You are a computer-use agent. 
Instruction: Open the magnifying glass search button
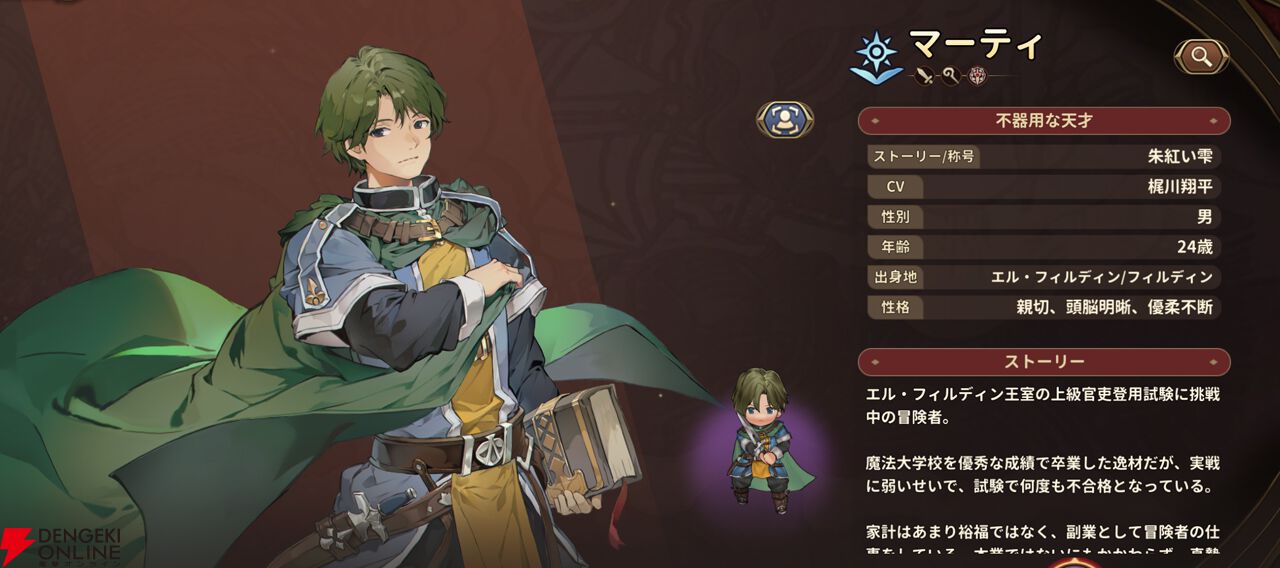[x=1201, y=57]
